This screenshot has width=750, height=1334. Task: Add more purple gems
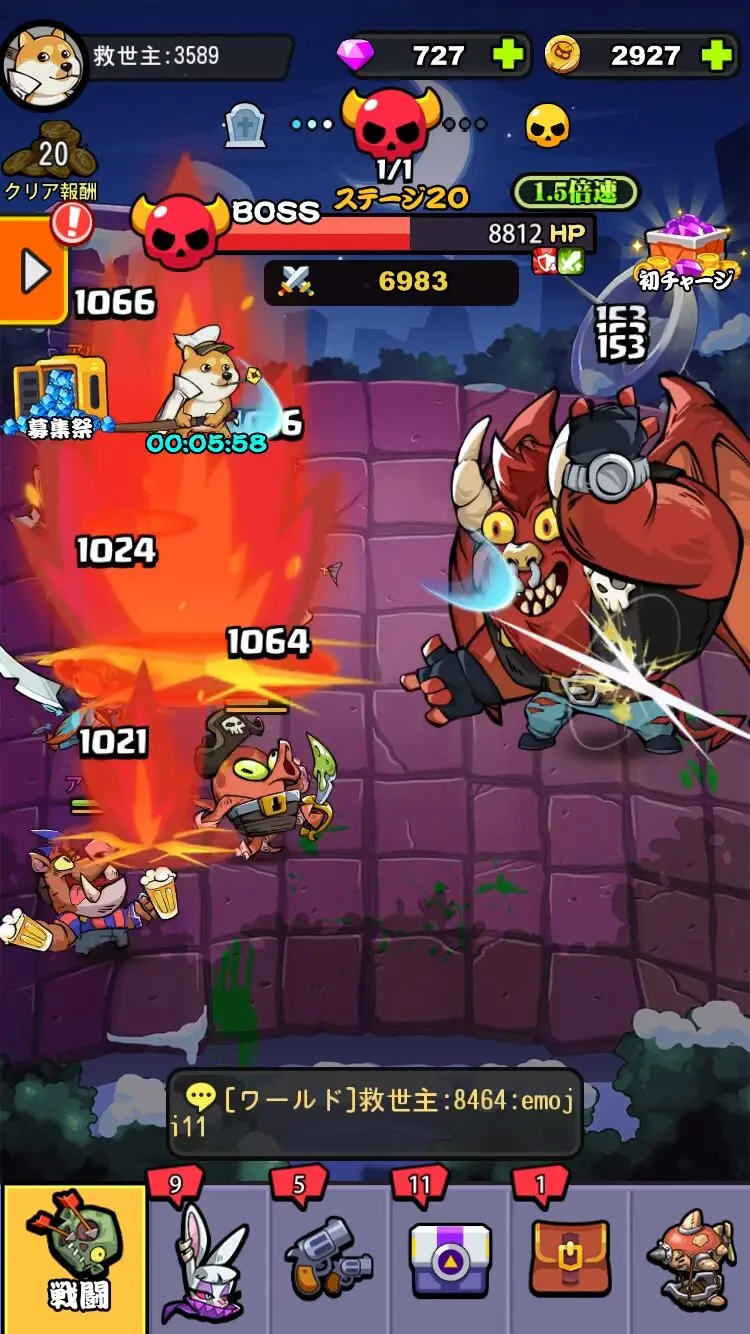509,55
